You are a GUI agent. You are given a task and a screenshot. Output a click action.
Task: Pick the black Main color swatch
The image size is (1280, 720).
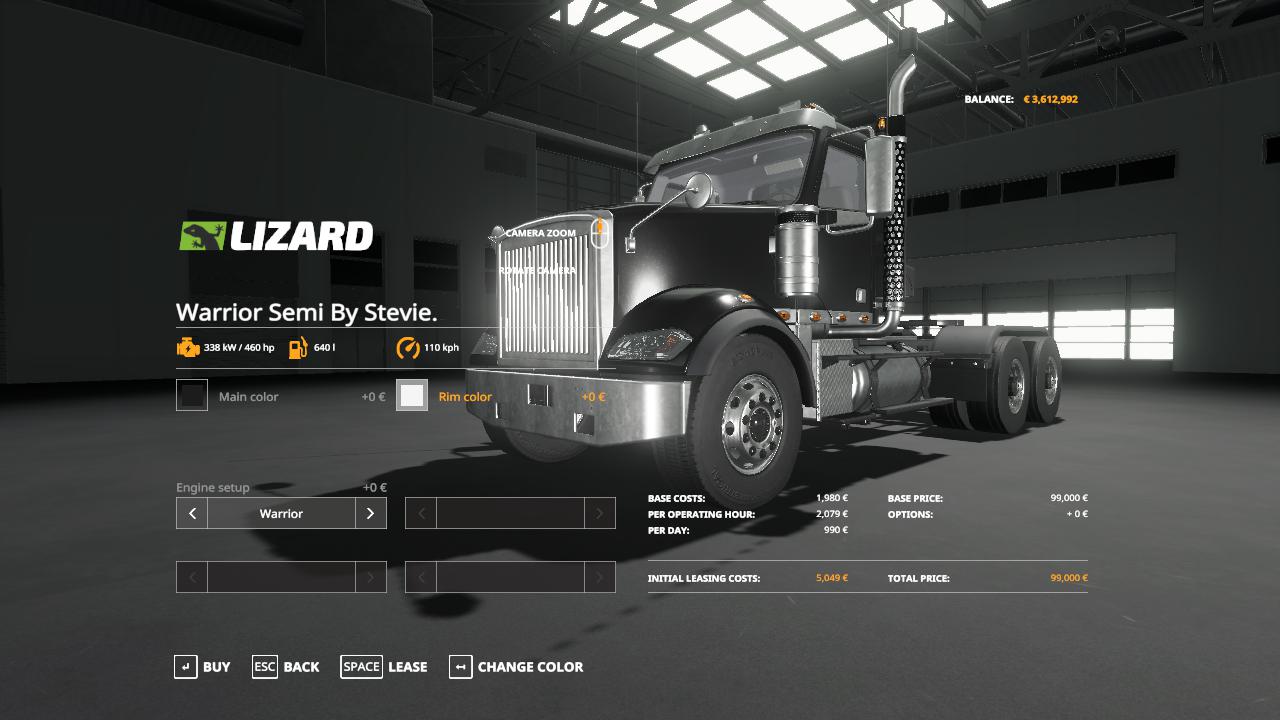pos(192,396)
